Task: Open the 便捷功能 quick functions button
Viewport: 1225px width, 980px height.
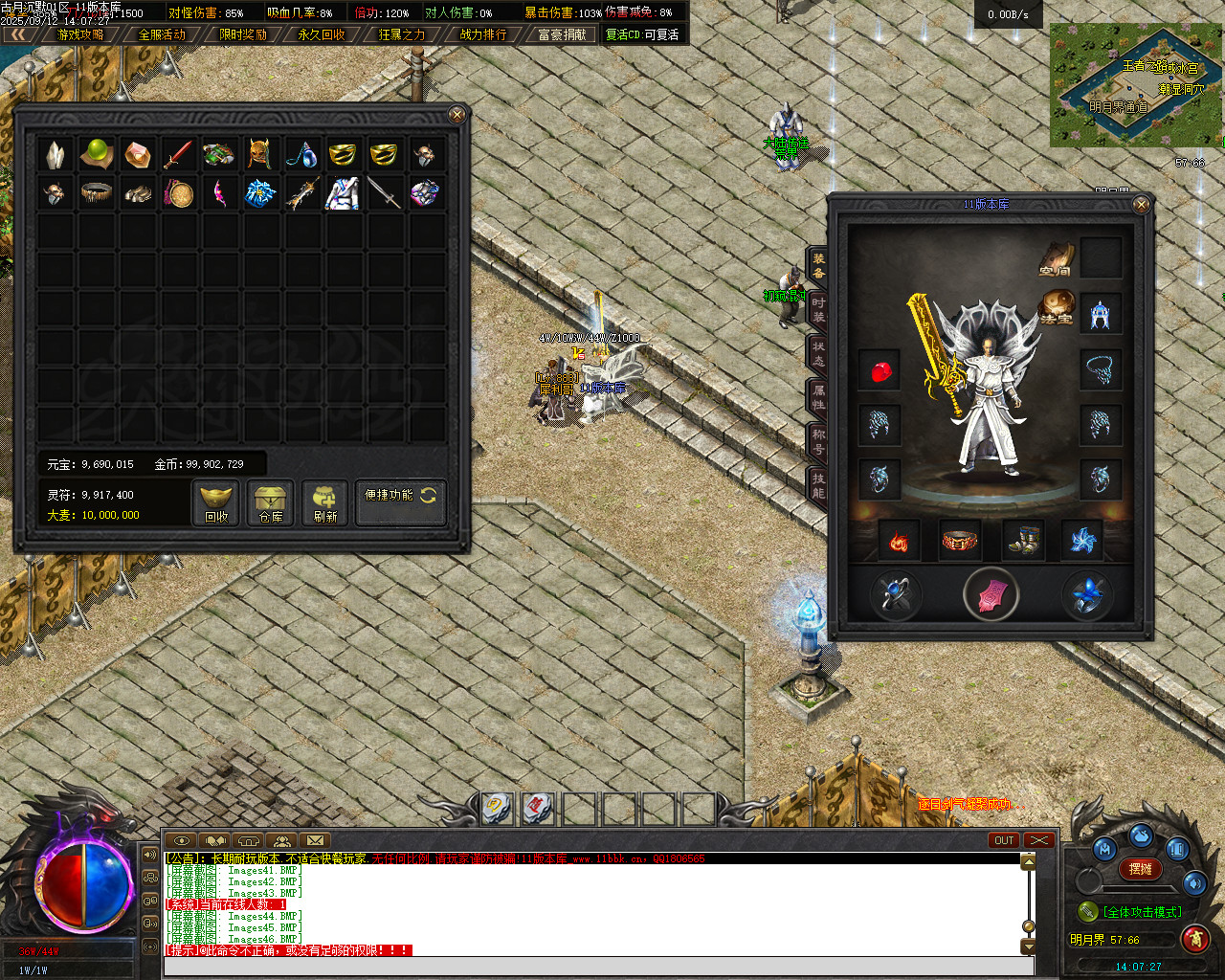Action: (400, 501)
